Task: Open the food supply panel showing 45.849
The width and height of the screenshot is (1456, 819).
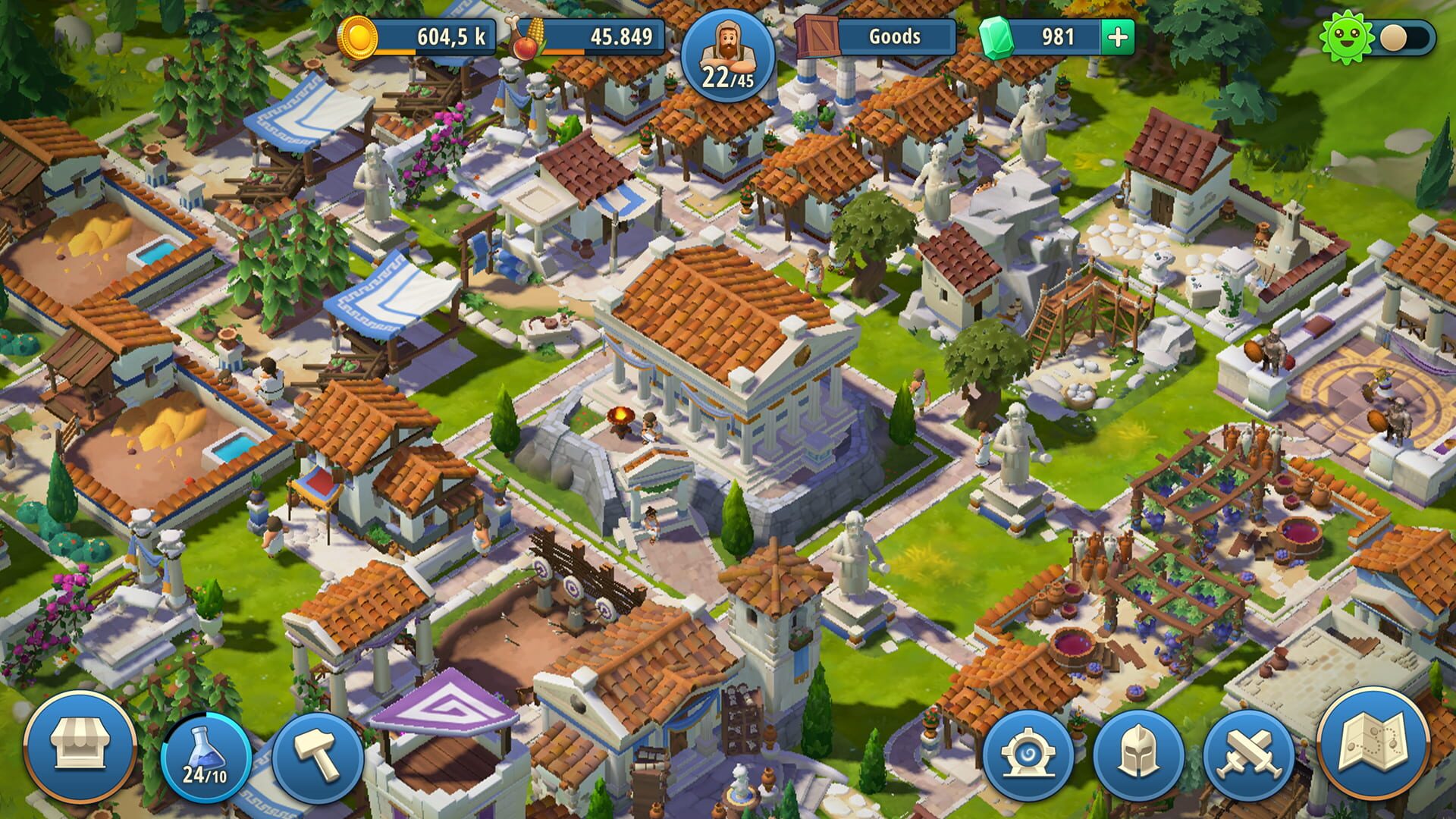Action: point(599,33)
